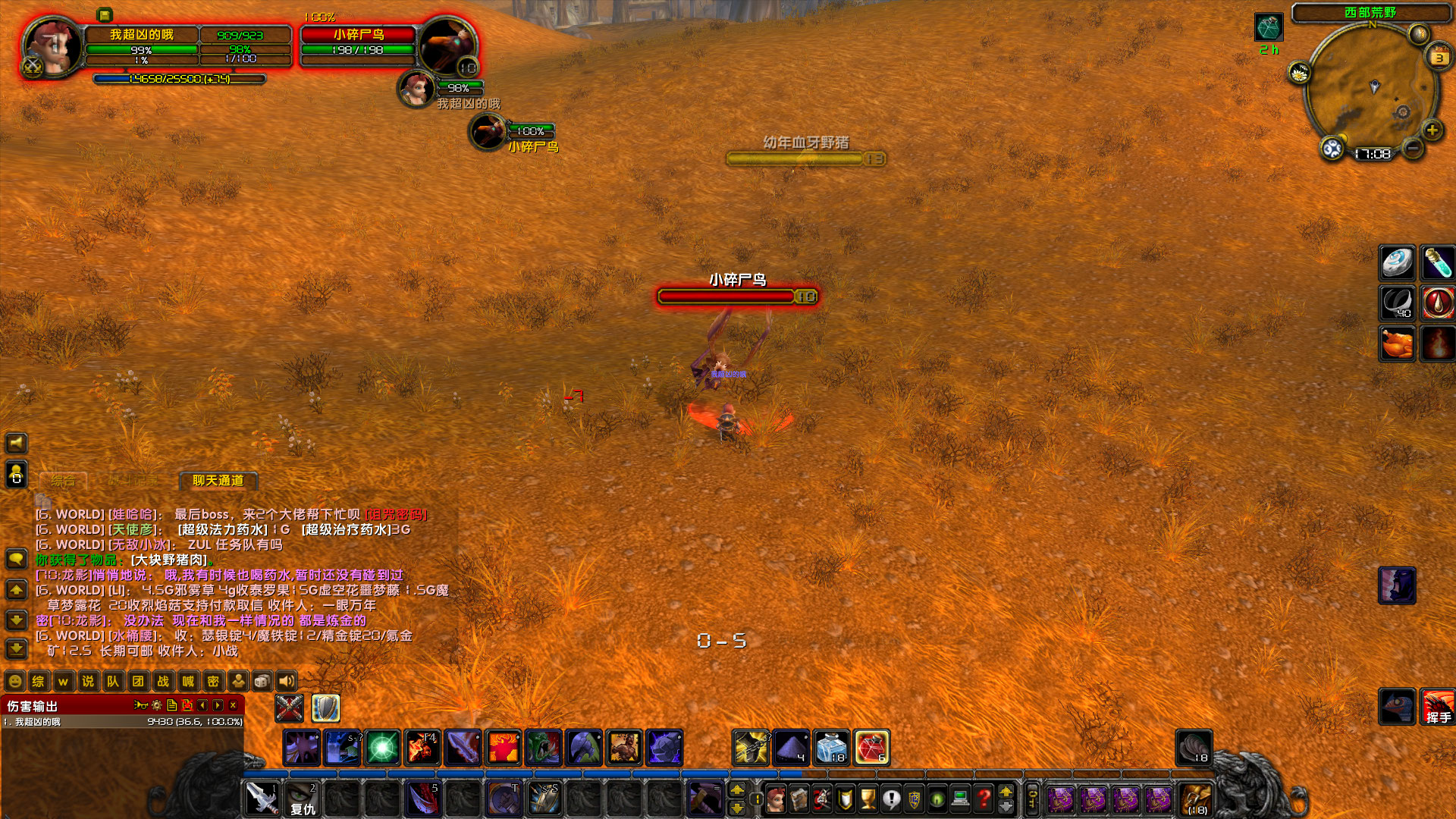Viewport: 1456px width, 819px height.
Task: Open the LFG eye icon in the micro menu
Action: [x=937, y=796]
